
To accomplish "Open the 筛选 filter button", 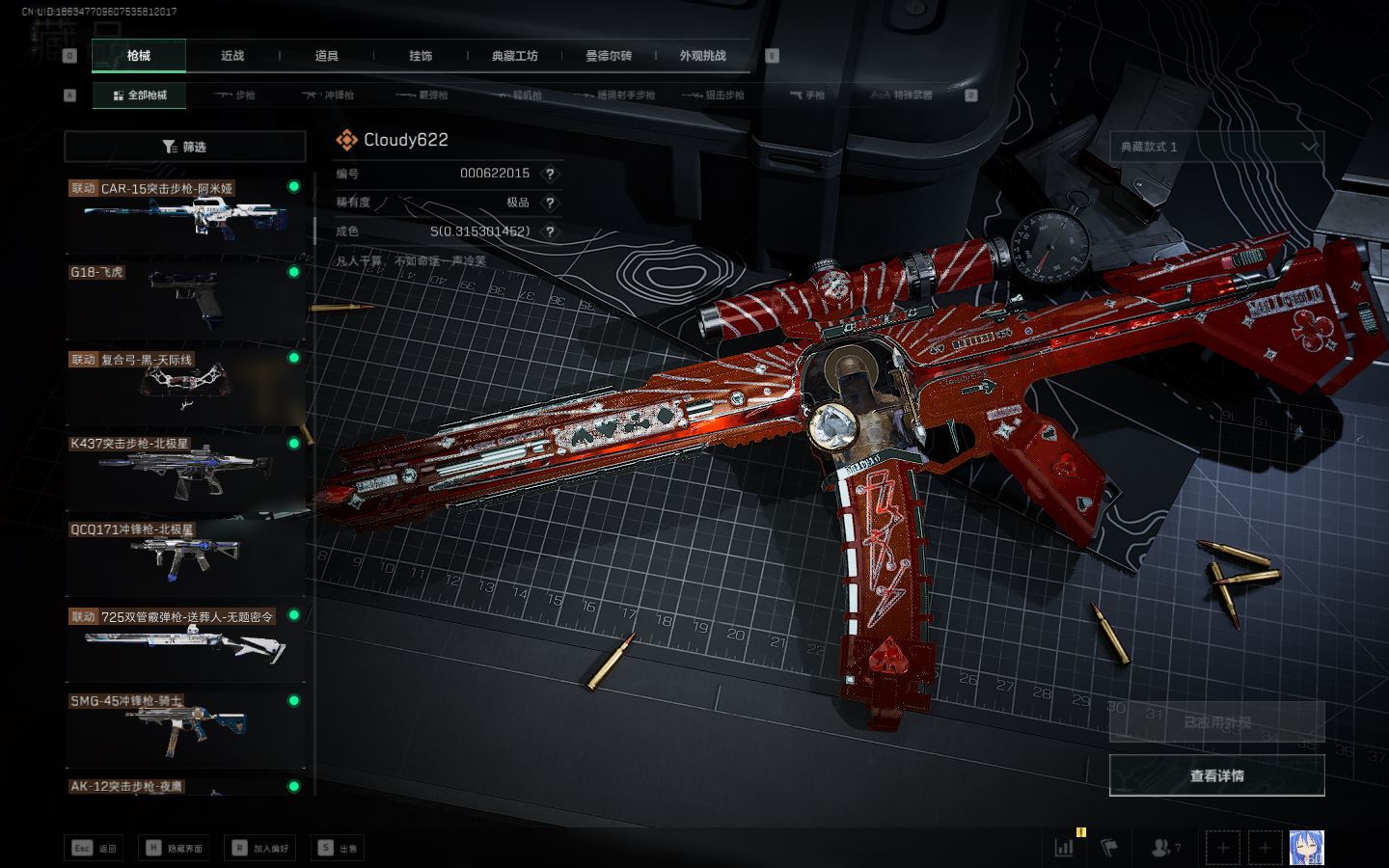I will click(x=185, y=147).
